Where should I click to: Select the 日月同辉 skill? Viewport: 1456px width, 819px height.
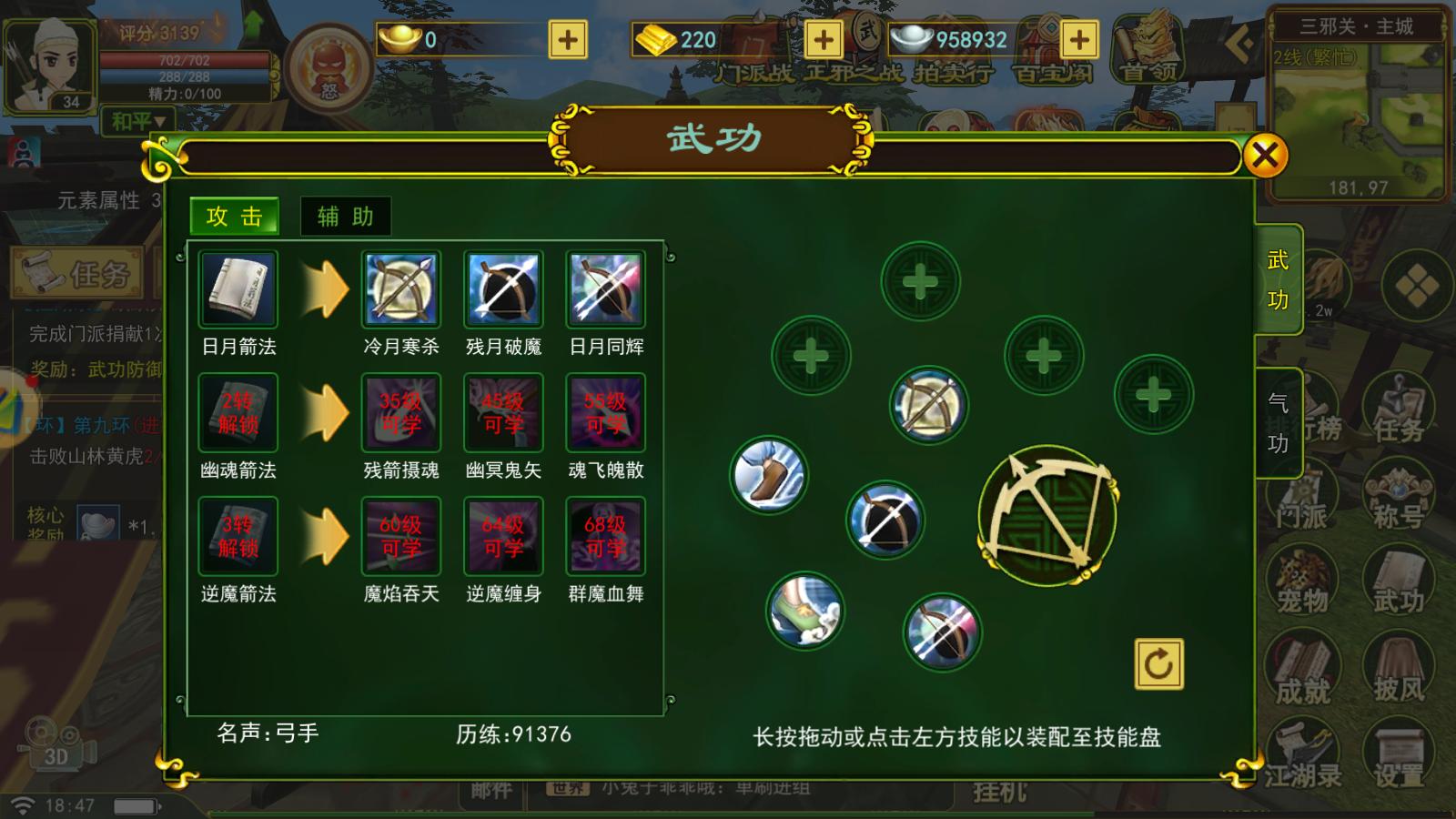(x=605, y=291)
